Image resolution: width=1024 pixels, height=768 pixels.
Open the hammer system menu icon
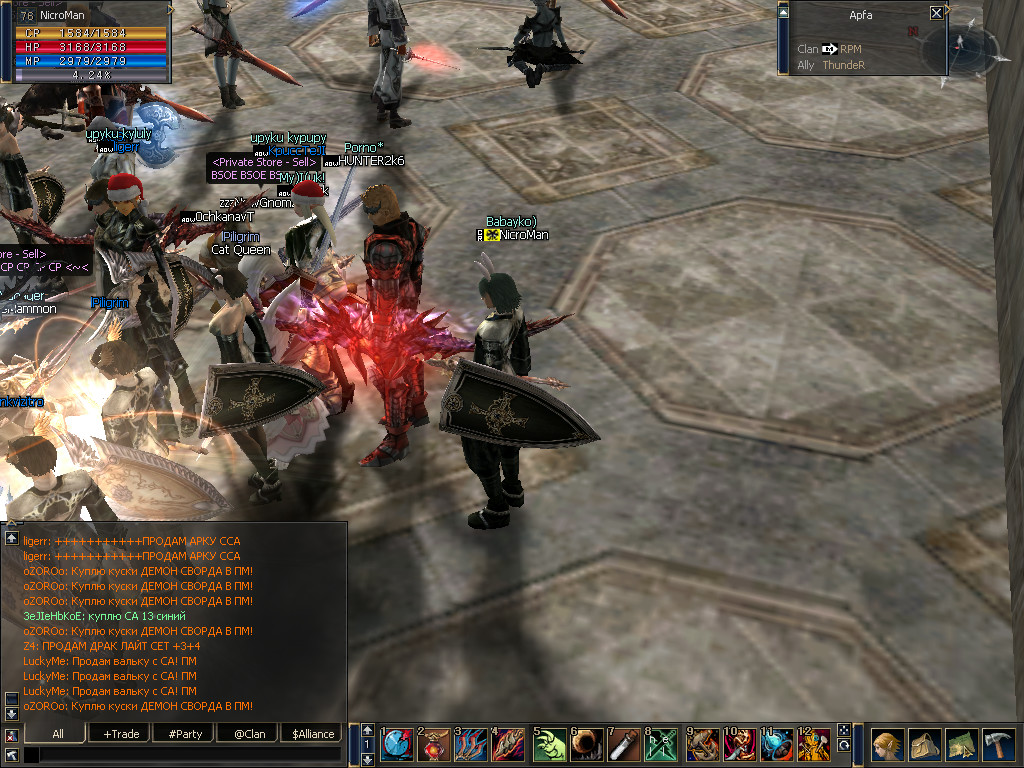(x=999, y=745)
